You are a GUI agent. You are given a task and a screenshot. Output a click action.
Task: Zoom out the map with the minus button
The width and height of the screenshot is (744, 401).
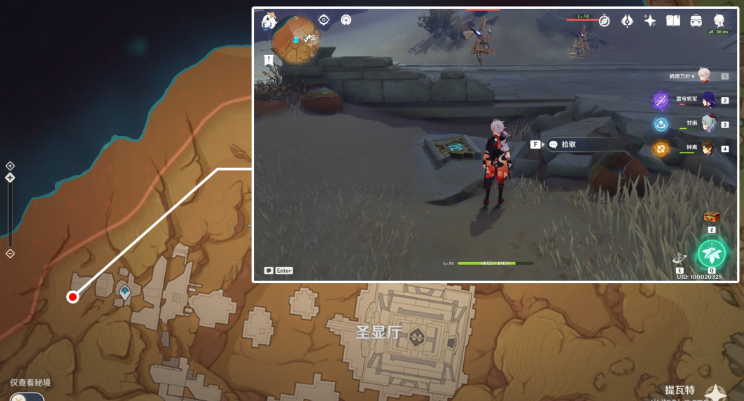tap(10, 253)
